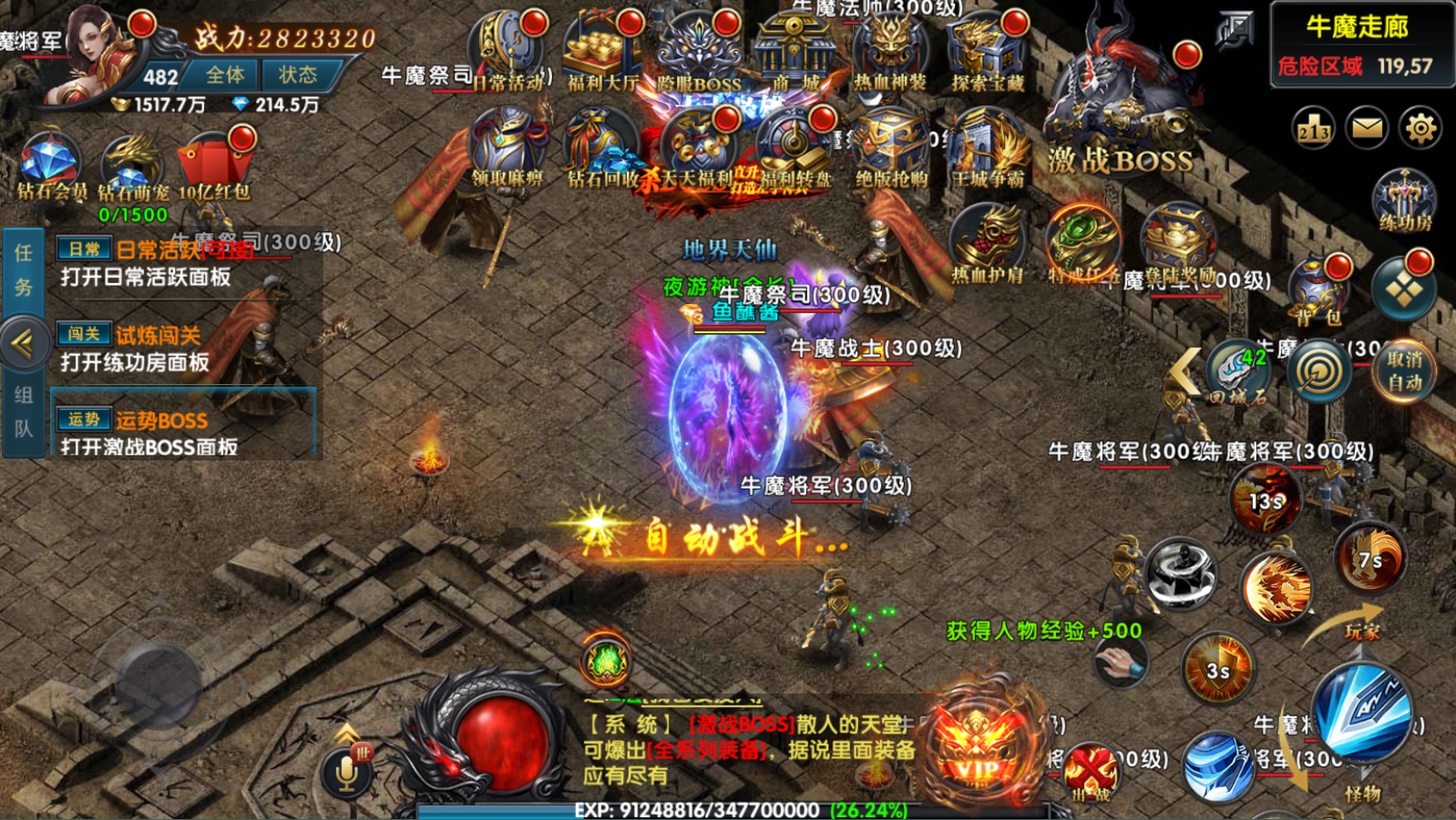Screen dimensions: 1456x820
Task: Collapse the left quest panel arrow
Action: pyautogui.click(x=24, y=343)
